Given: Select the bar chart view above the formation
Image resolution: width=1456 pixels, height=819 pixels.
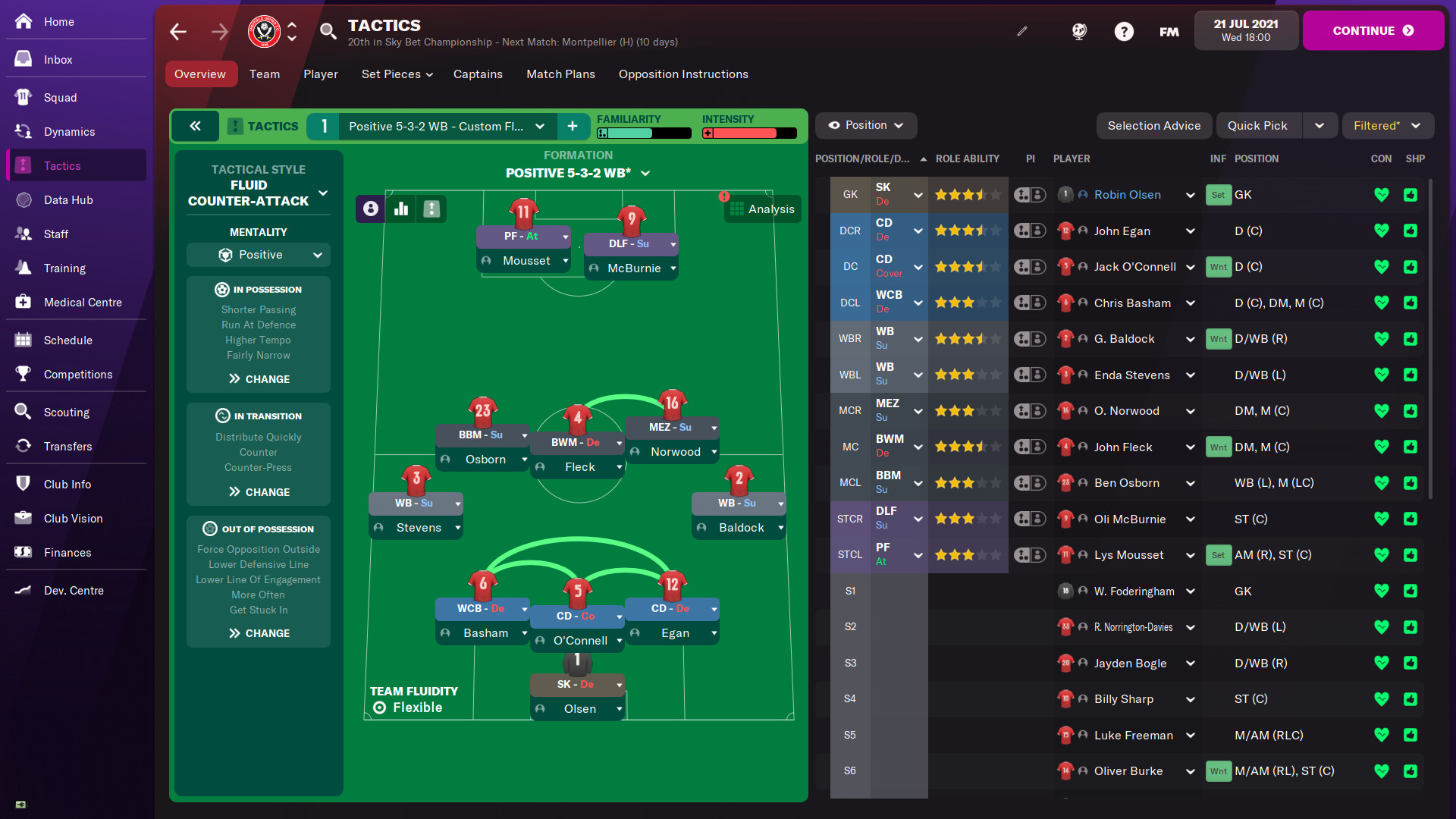Looking at the screenshot, I should tap(401, 209).
